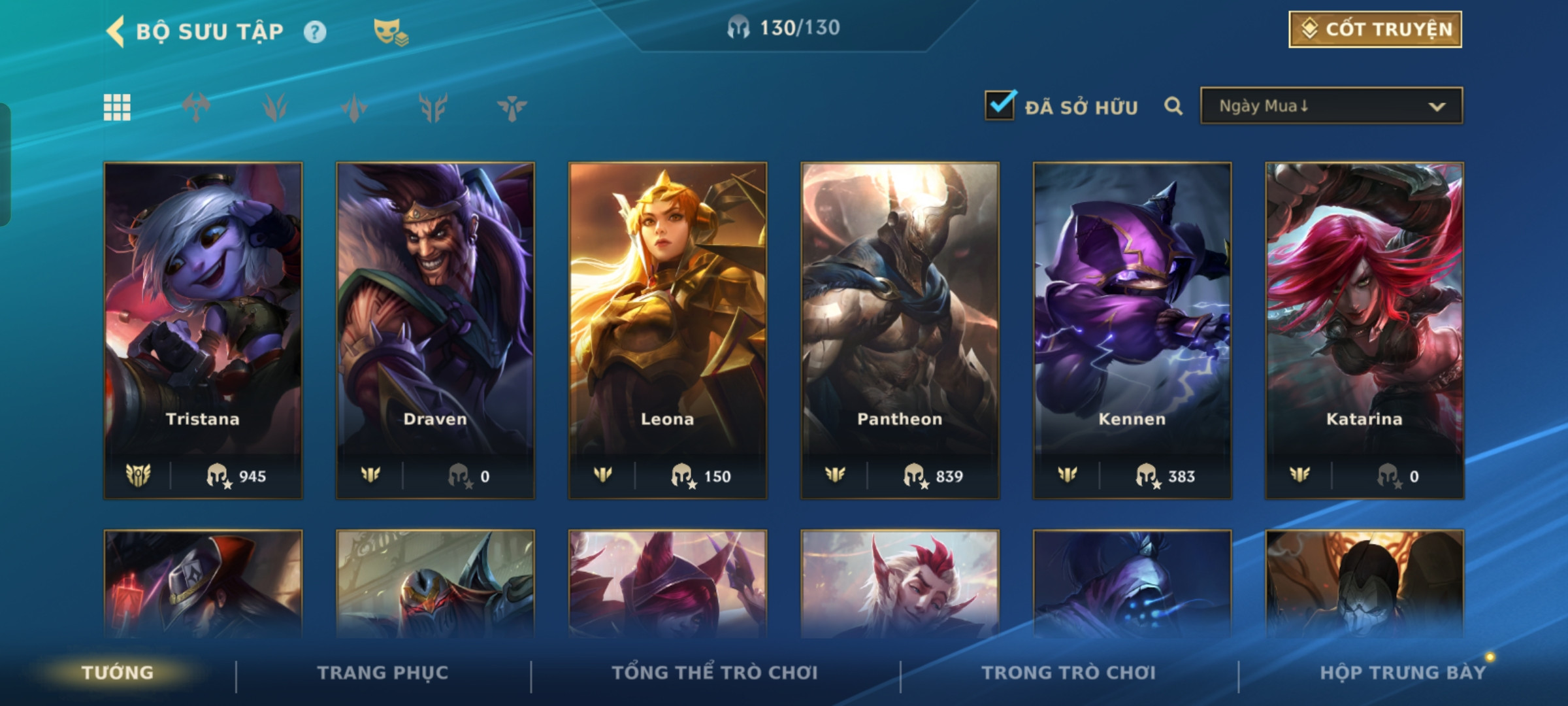Viewport: 1568px width, 706px height.
Task: Open the Tổng Thể Trò Chơi tab
Action: pos(715,673)
